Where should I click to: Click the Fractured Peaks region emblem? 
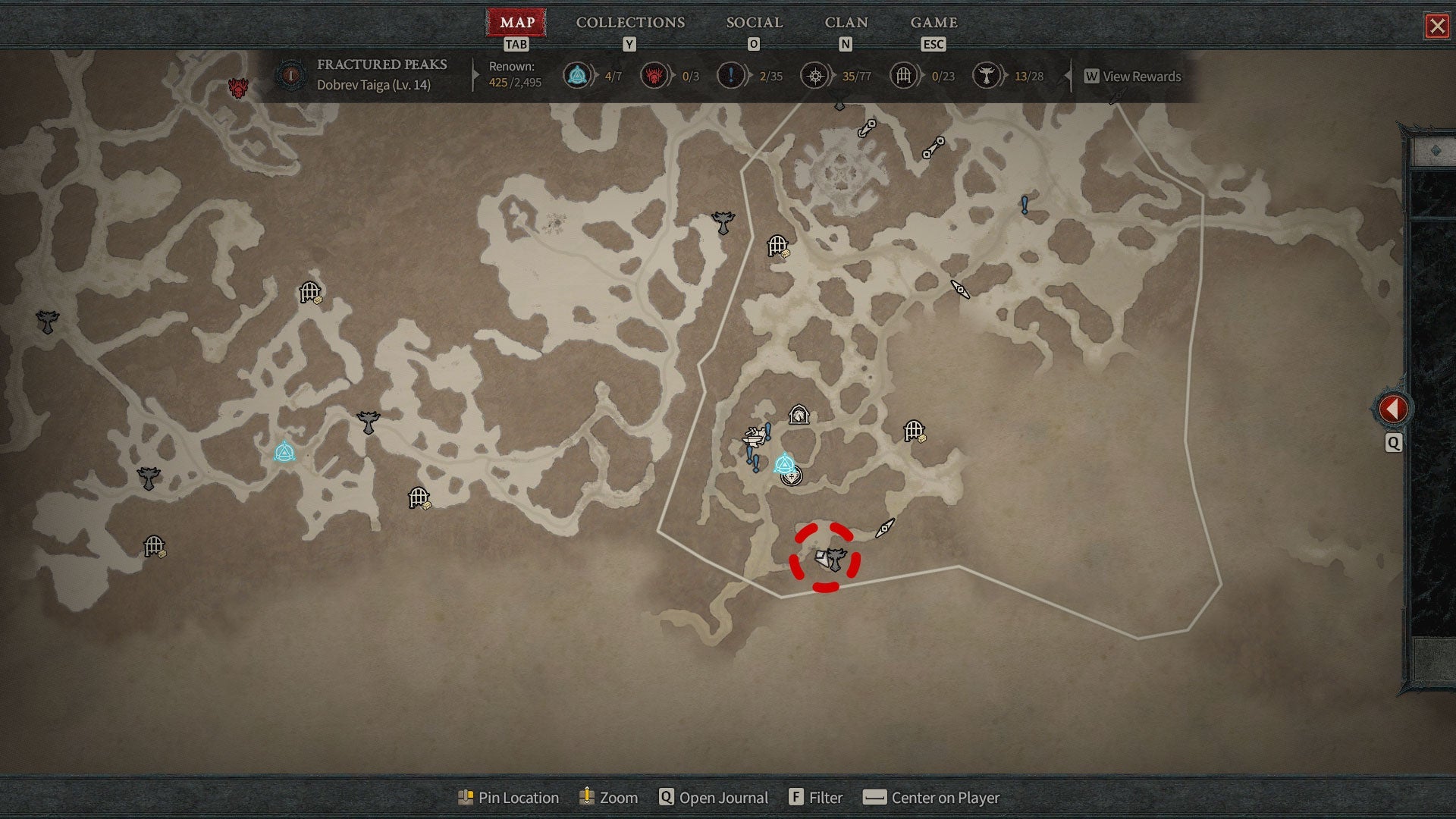(290, 75)
